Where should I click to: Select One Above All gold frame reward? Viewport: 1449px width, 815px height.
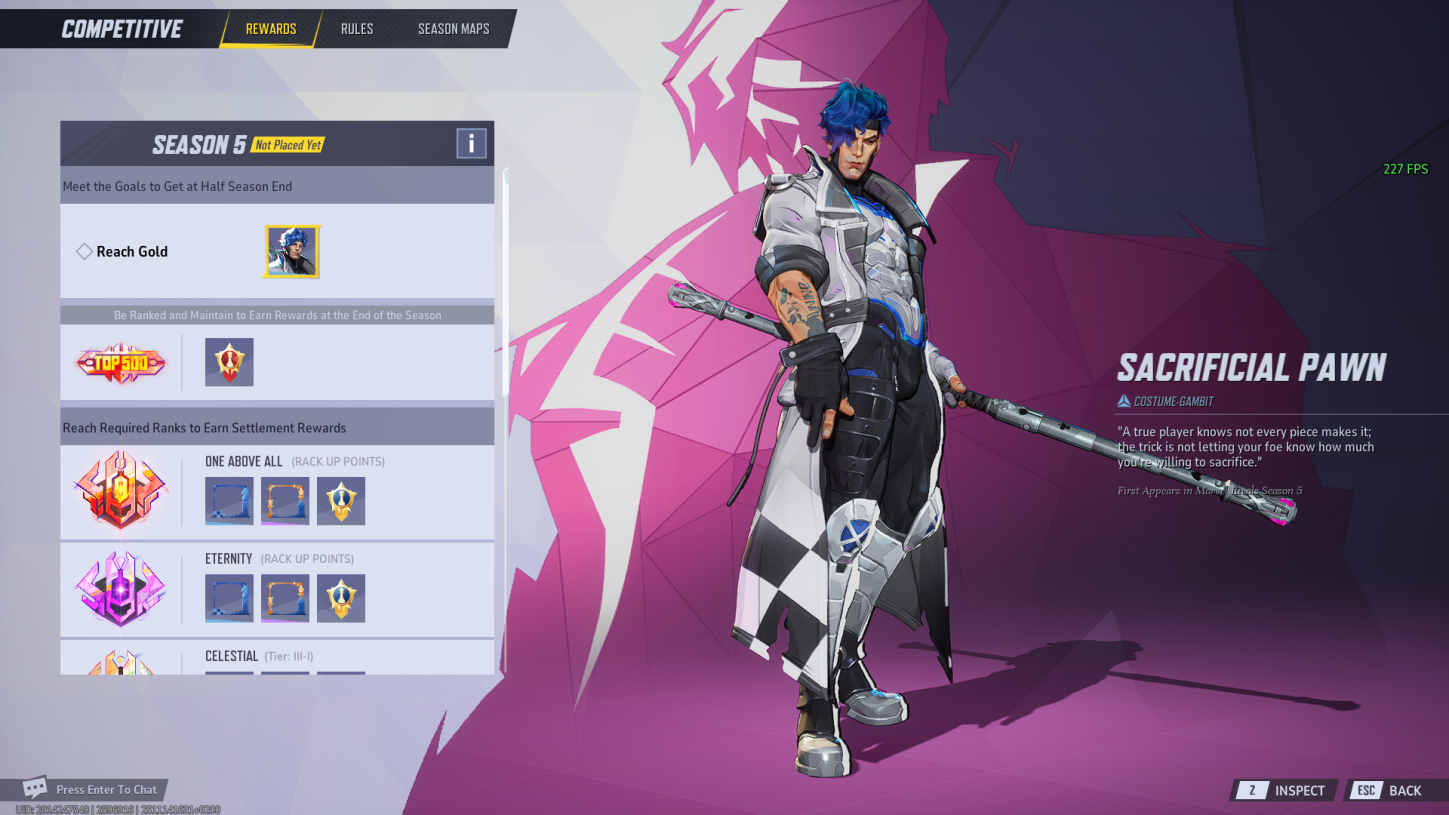point(285,501)
